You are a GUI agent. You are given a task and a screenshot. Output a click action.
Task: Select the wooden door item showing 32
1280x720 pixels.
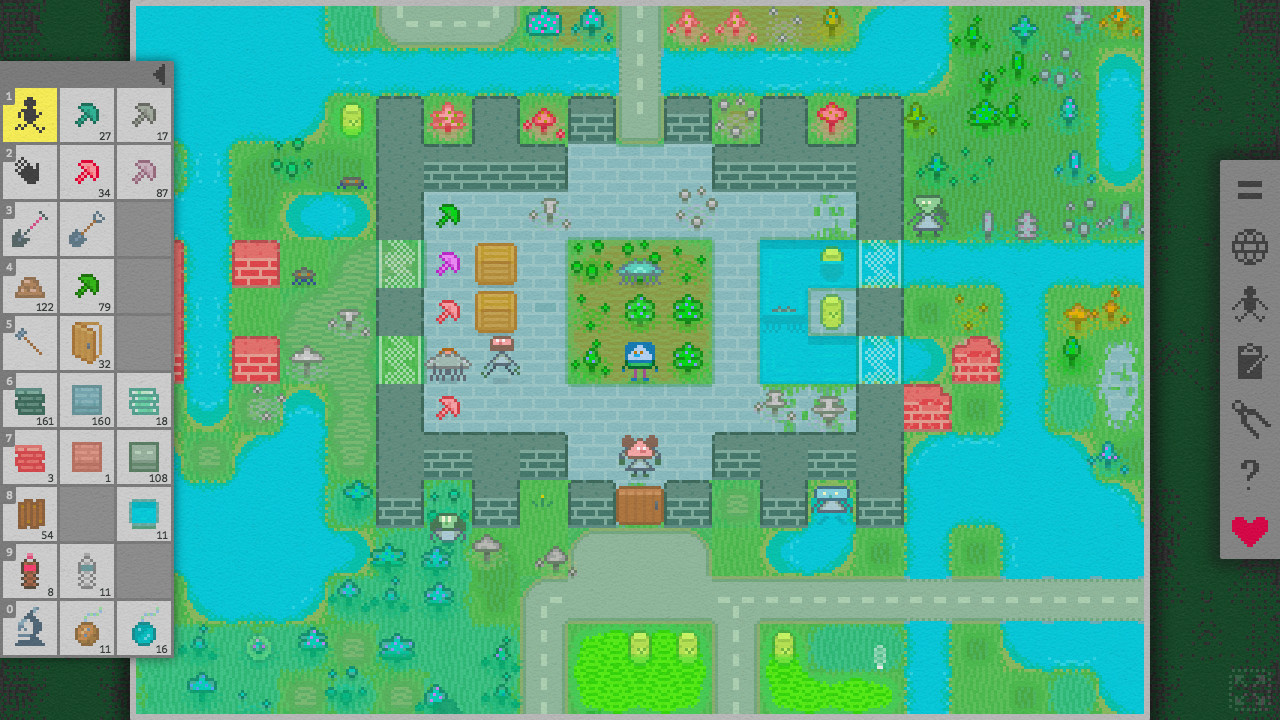[86, 343]
